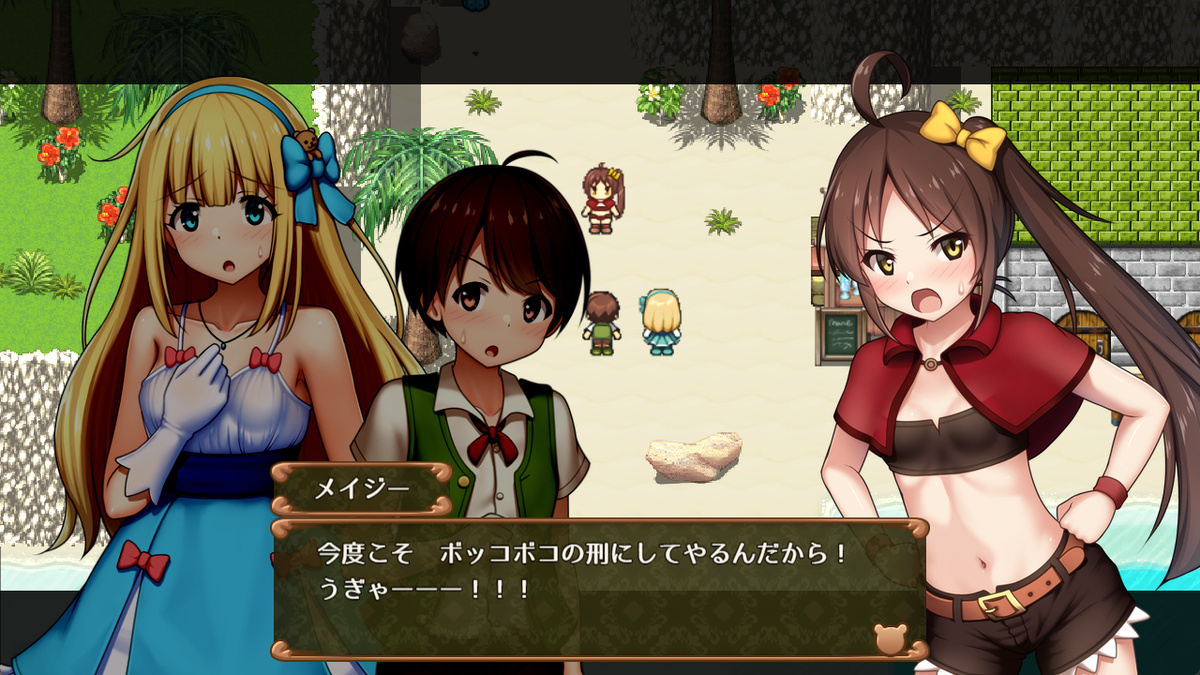Click the bear icon to continue dialogue
The image size is (1200, 675).
coord(888,638)
